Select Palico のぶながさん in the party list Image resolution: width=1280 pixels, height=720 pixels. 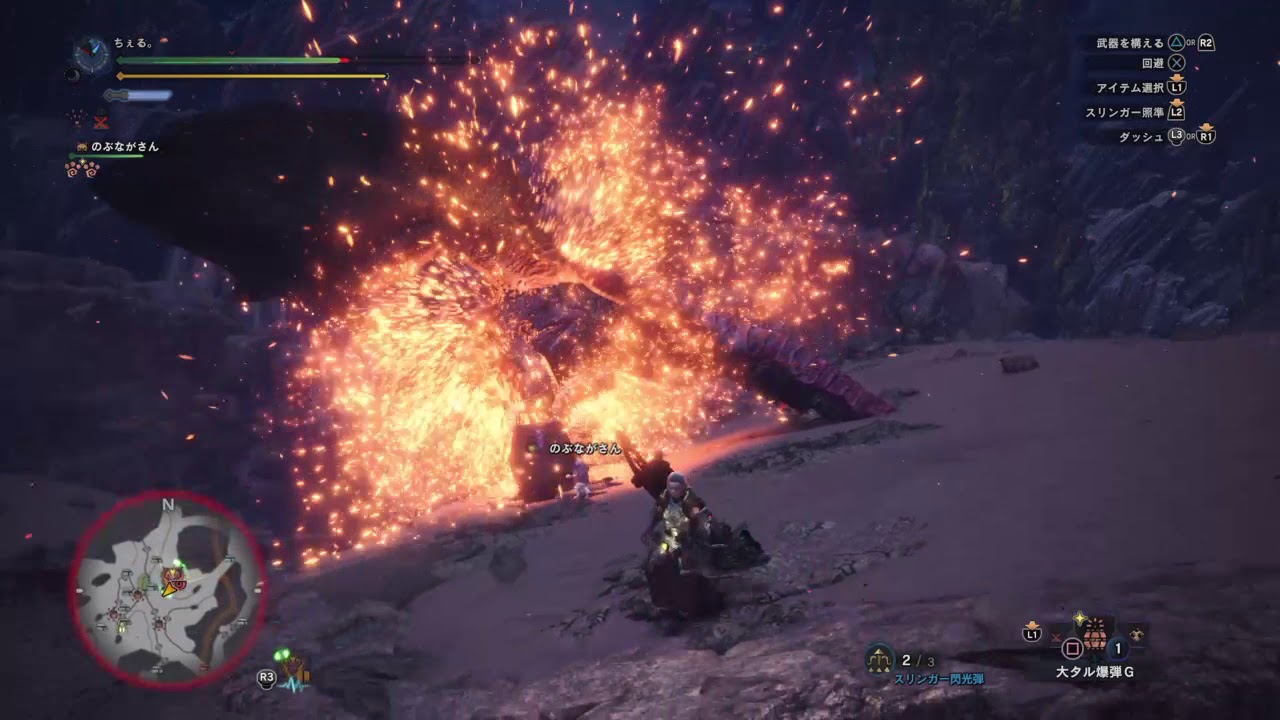(124, 147)
